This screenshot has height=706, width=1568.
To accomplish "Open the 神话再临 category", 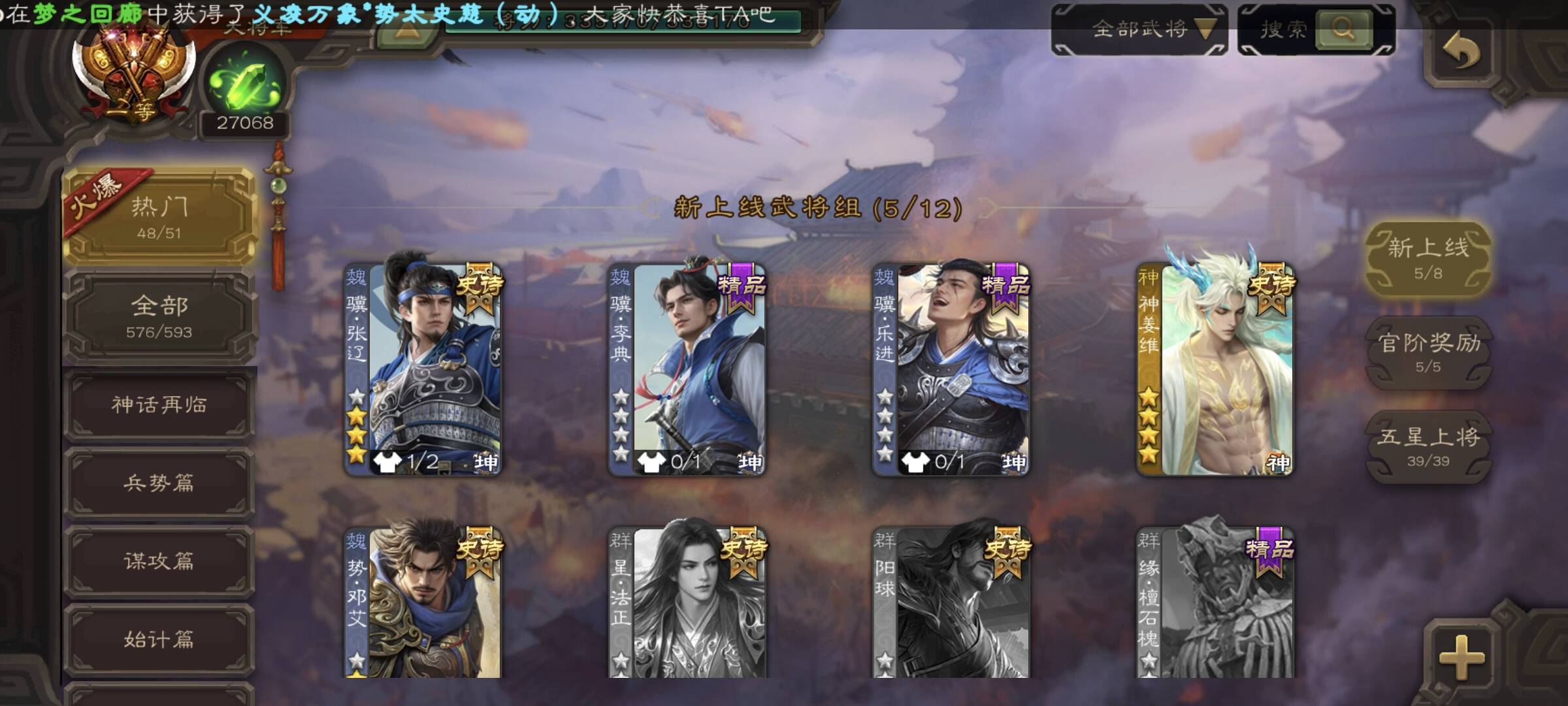I will click(159, 405).
